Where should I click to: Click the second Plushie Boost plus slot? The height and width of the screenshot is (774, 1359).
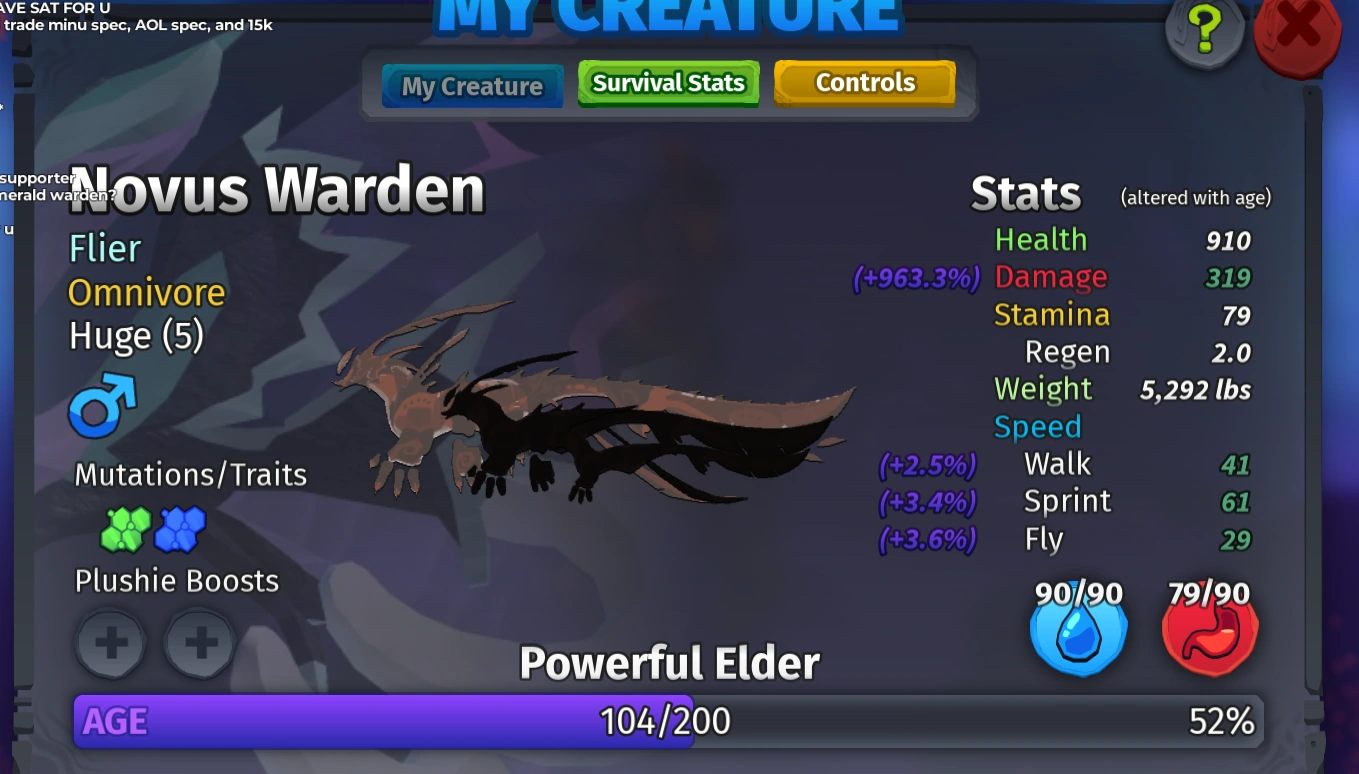[x=198, y=644]
